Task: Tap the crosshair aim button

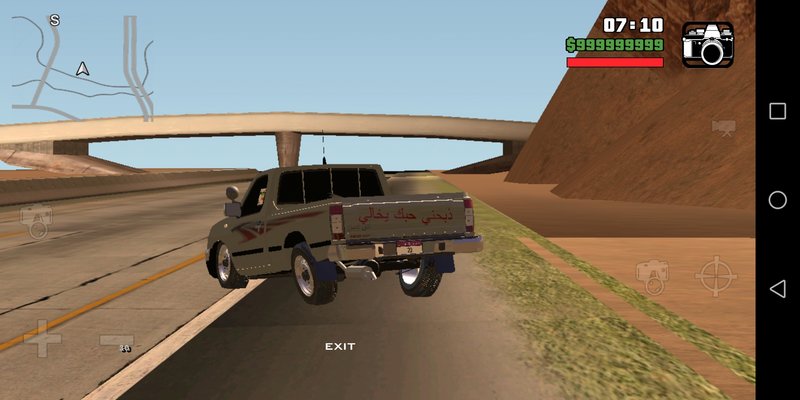Action: [715, 276]
